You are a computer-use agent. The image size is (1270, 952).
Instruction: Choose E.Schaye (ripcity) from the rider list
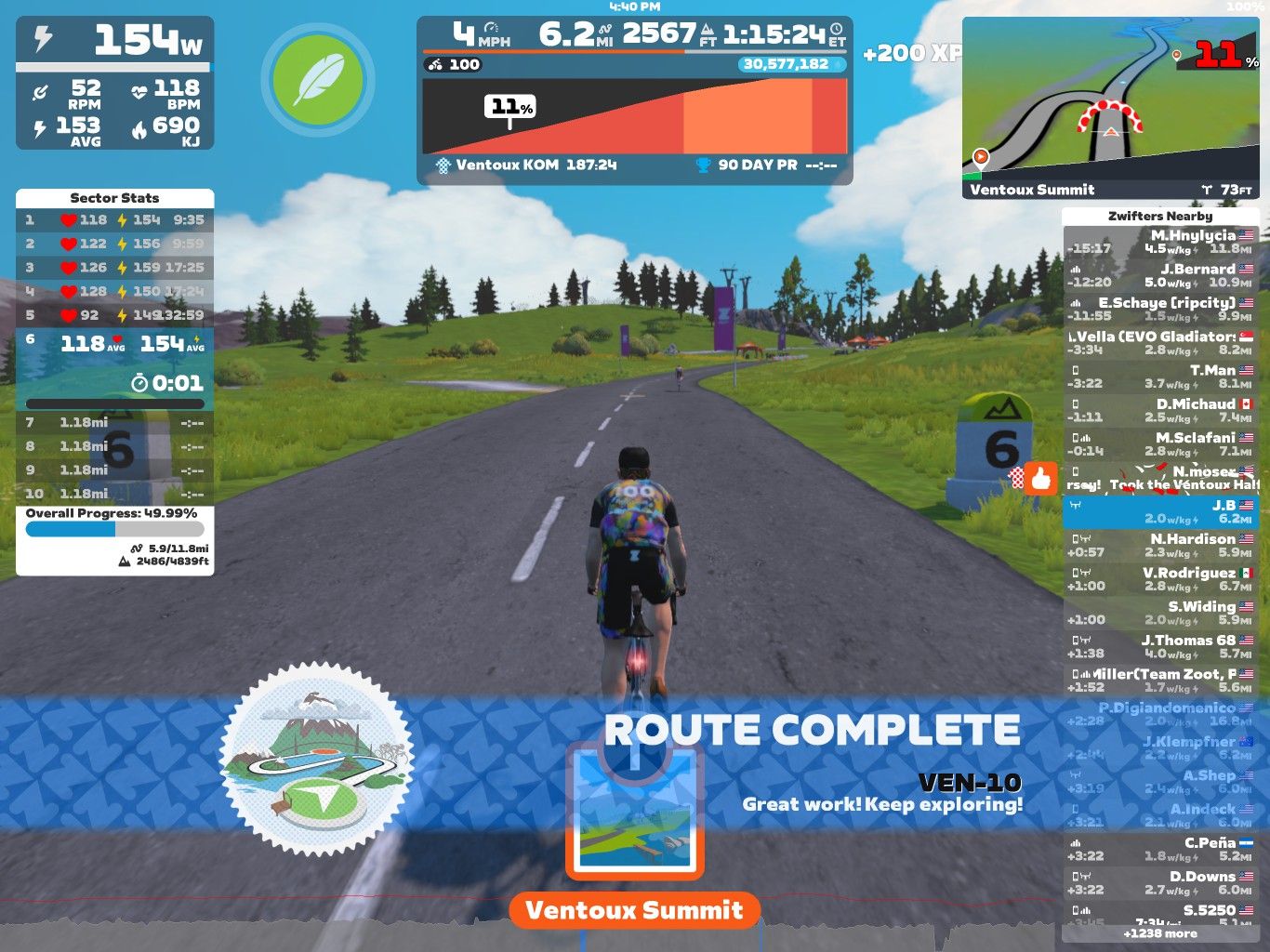point(1159,309)
